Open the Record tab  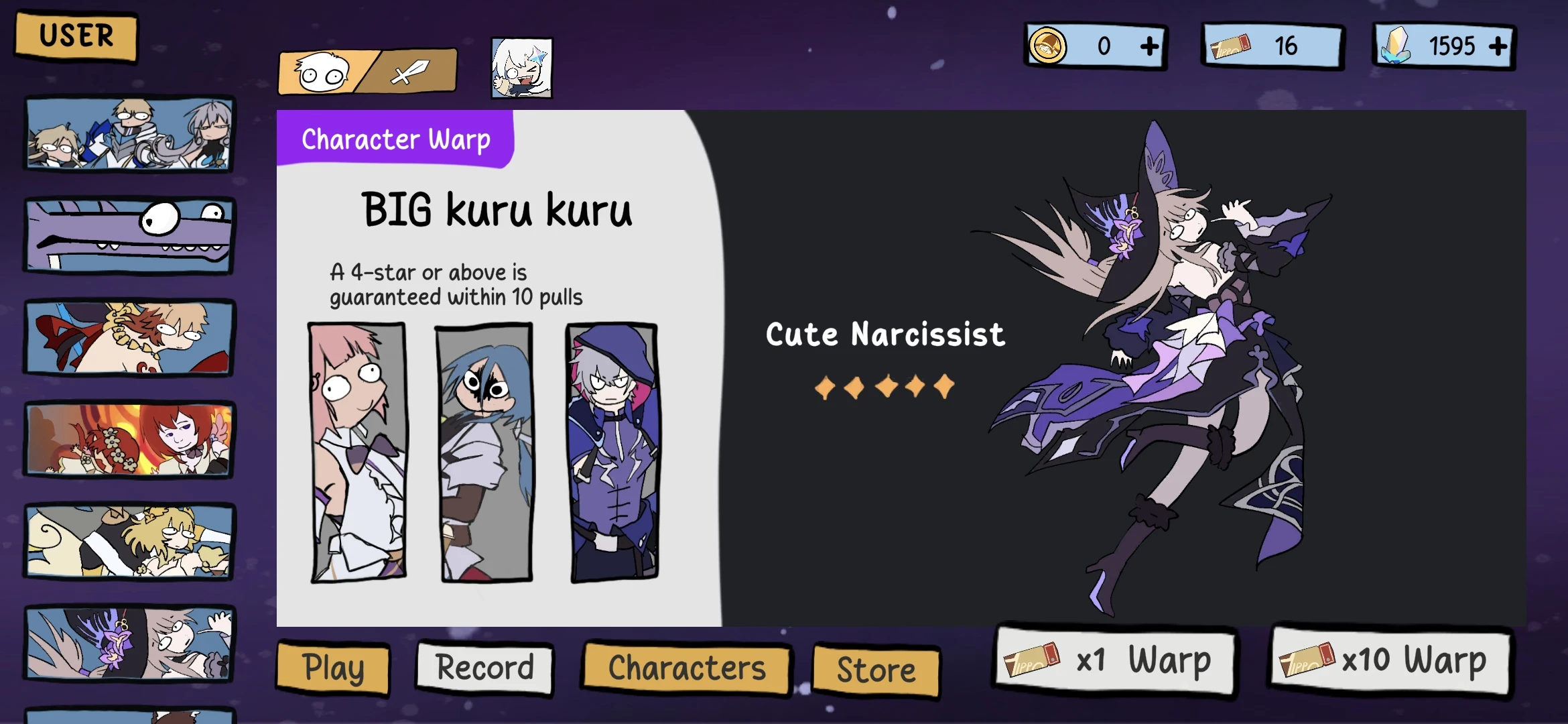click(484, 668)
